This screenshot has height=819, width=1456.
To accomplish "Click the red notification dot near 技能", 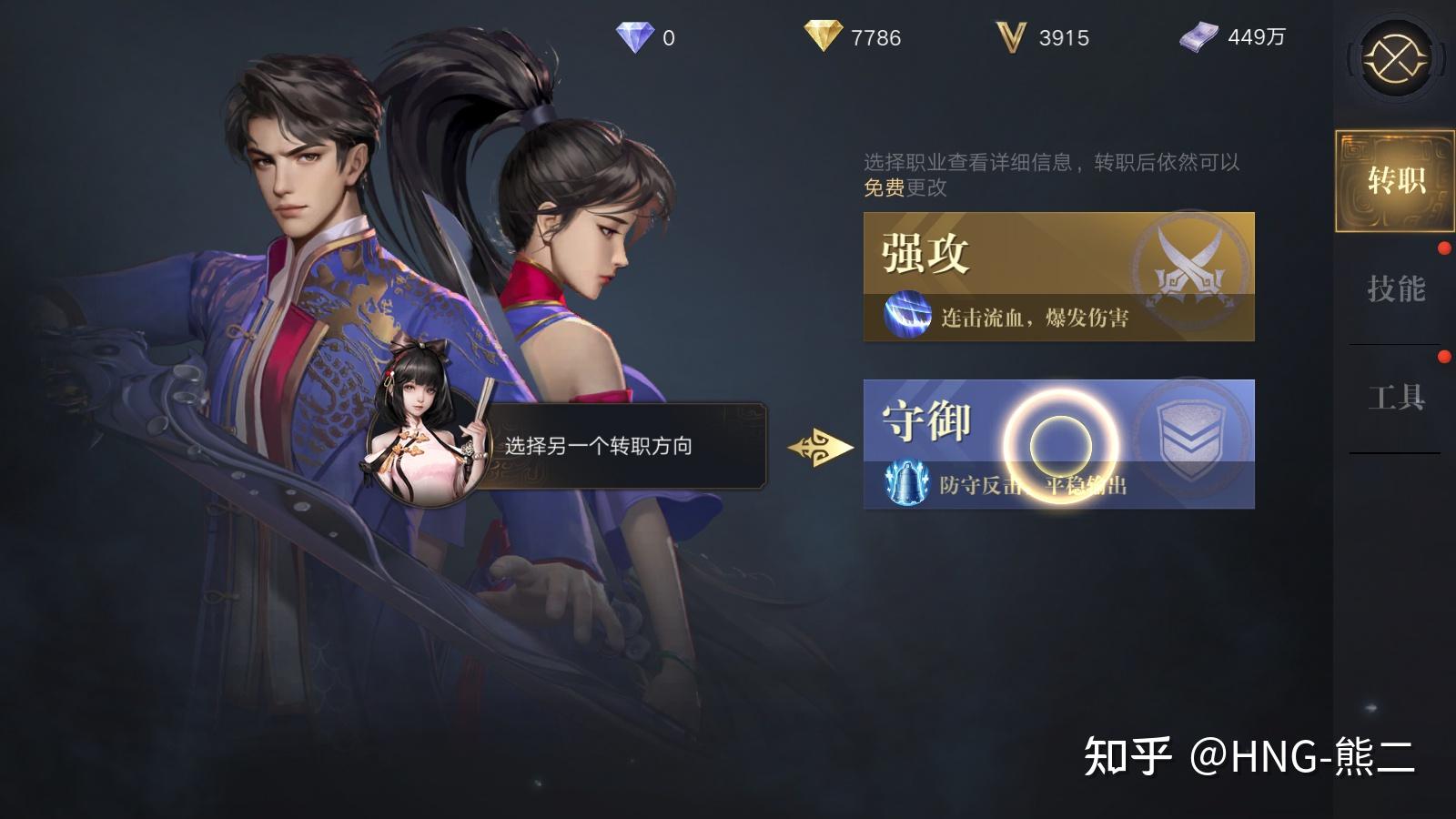I will click(1443, 246).
